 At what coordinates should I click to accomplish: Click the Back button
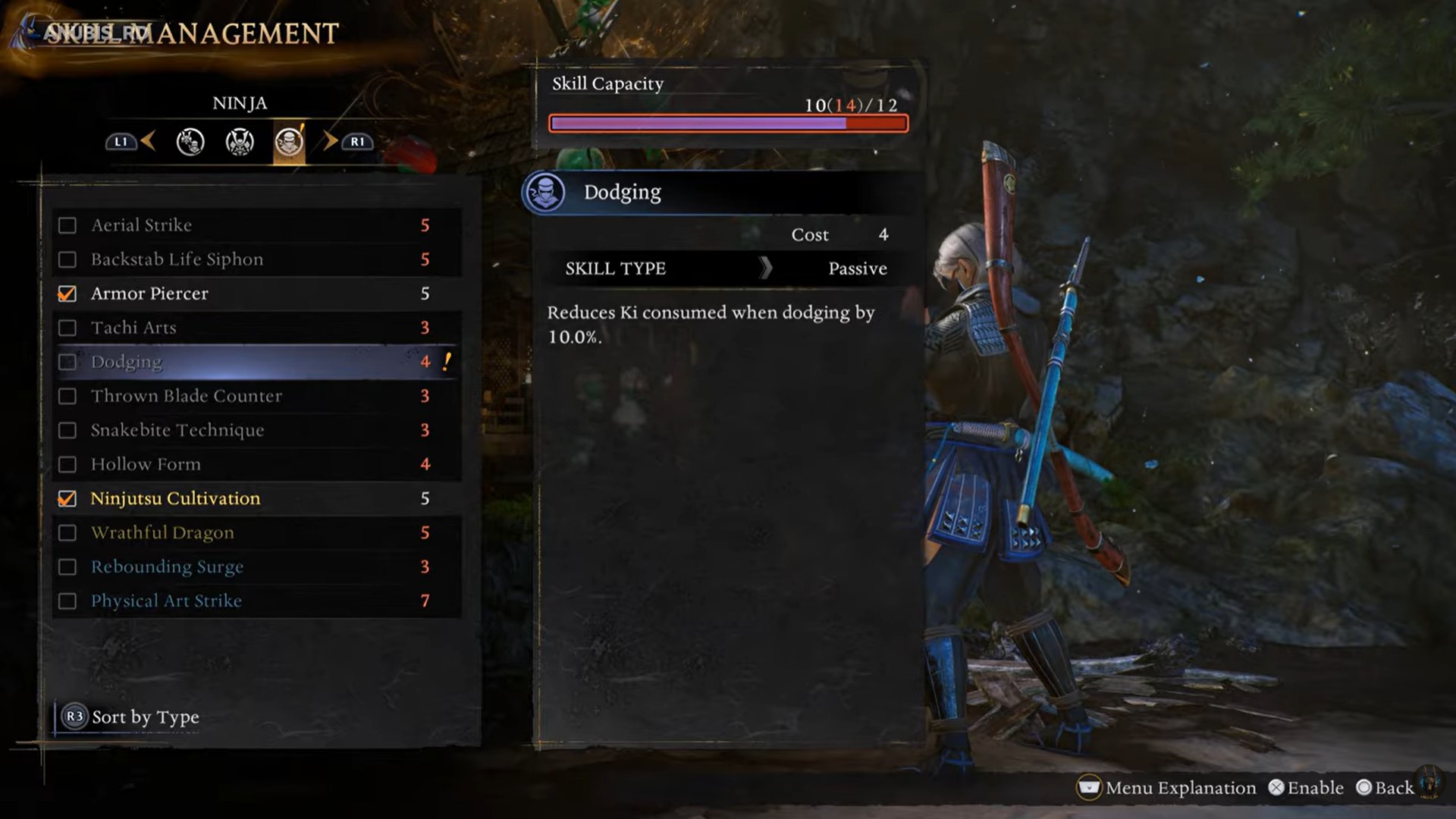point(1385,788)
